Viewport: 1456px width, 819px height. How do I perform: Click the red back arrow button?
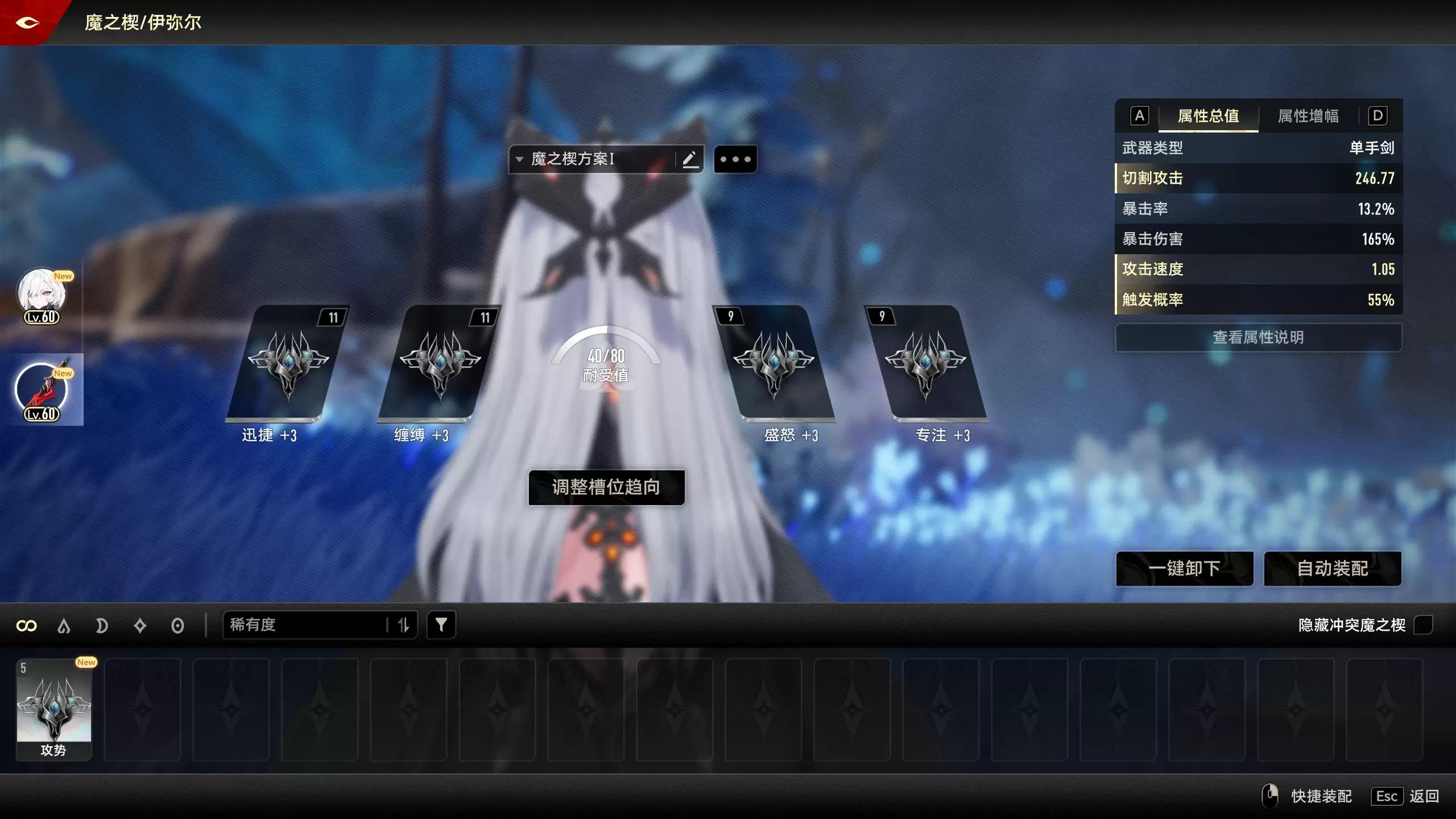(27, 23)
